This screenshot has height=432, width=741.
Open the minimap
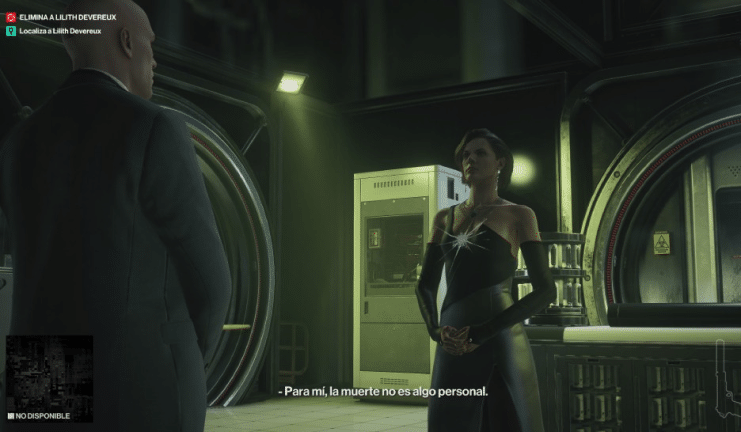click(x=49, y=372)
